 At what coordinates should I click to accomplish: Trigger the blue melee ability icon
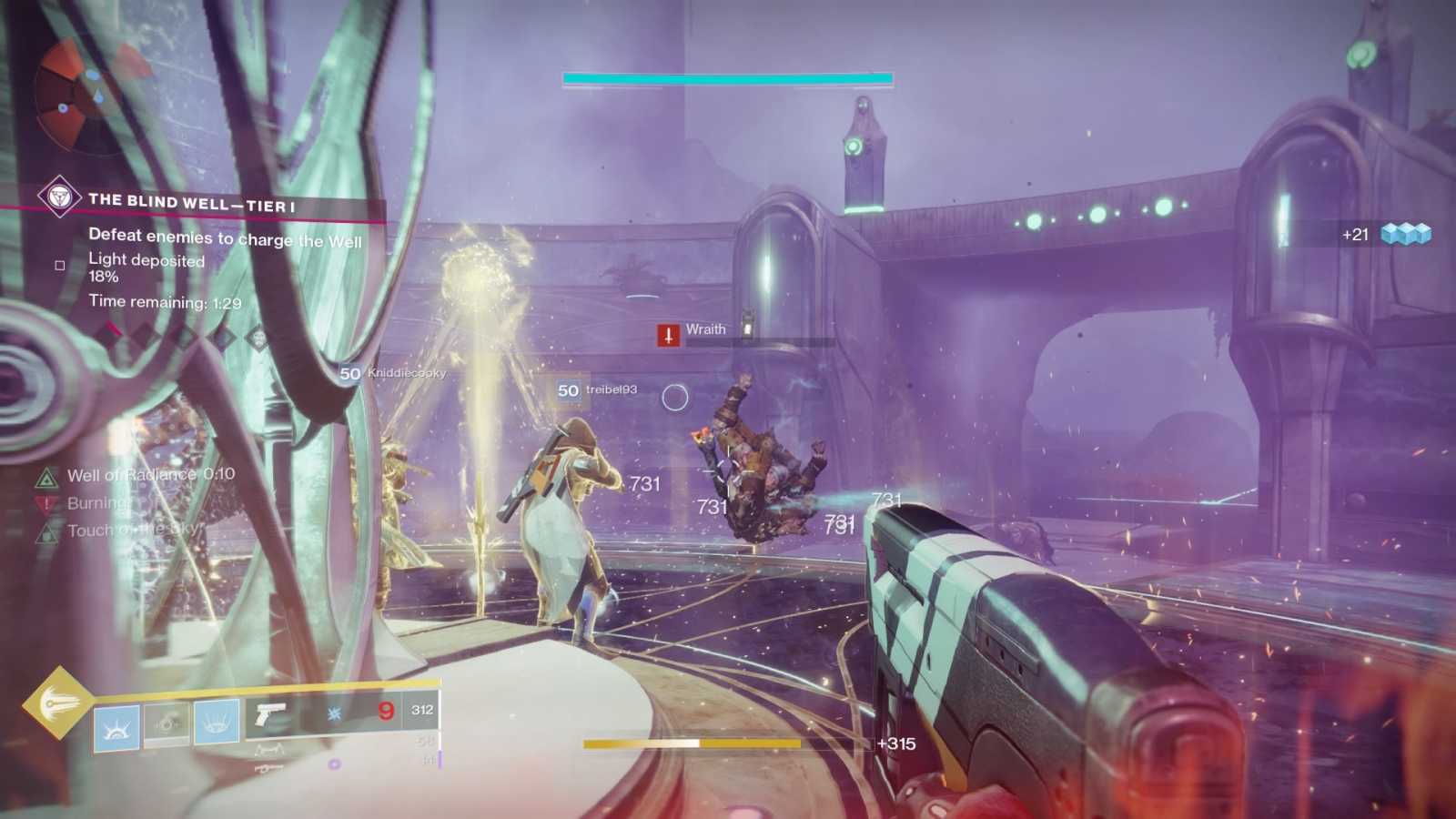pyautogui.click(x=217, y=722)
